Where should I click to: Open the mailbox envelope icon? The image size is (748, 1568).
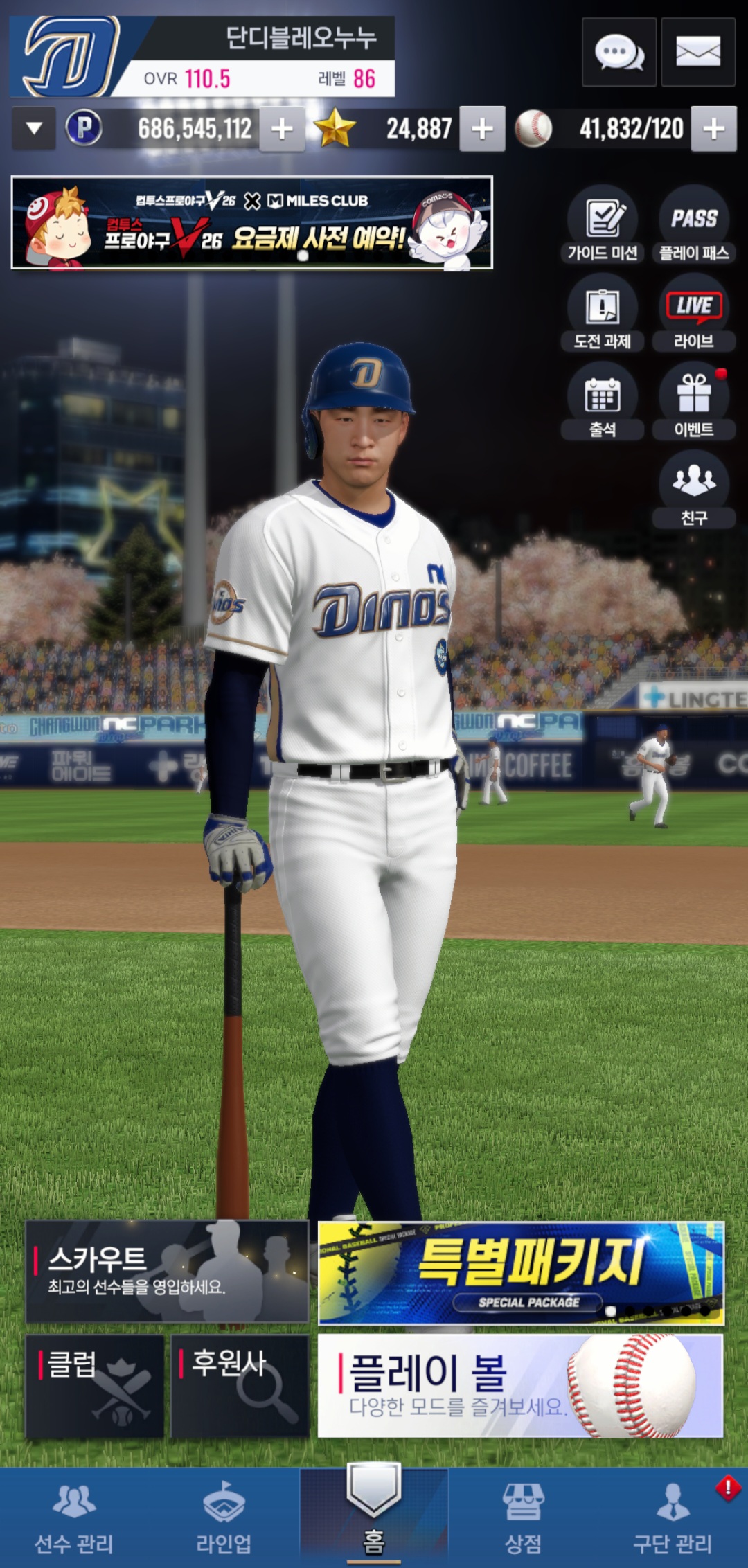697,53
